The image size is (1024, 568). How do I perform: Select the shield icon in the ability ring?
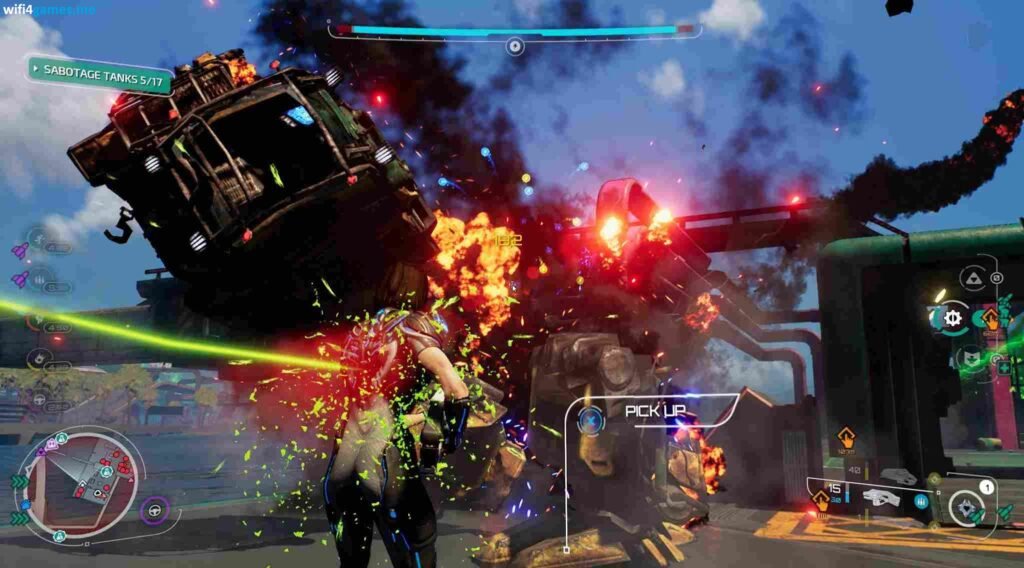point(971,357)
